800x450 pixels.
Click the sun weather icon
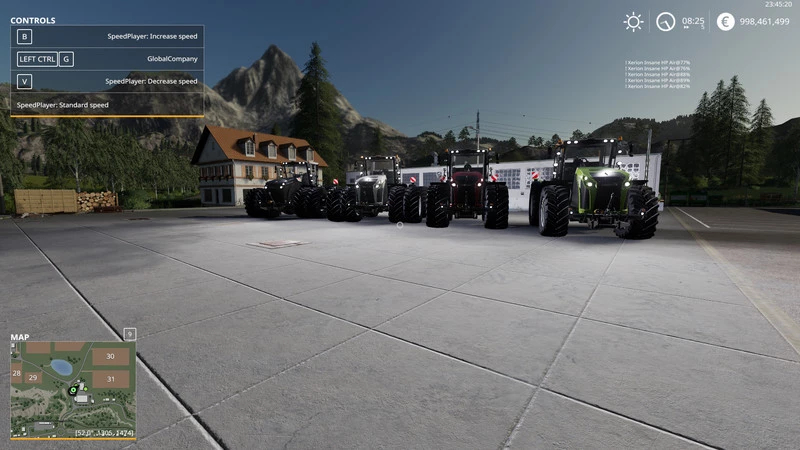click(633, 21)
